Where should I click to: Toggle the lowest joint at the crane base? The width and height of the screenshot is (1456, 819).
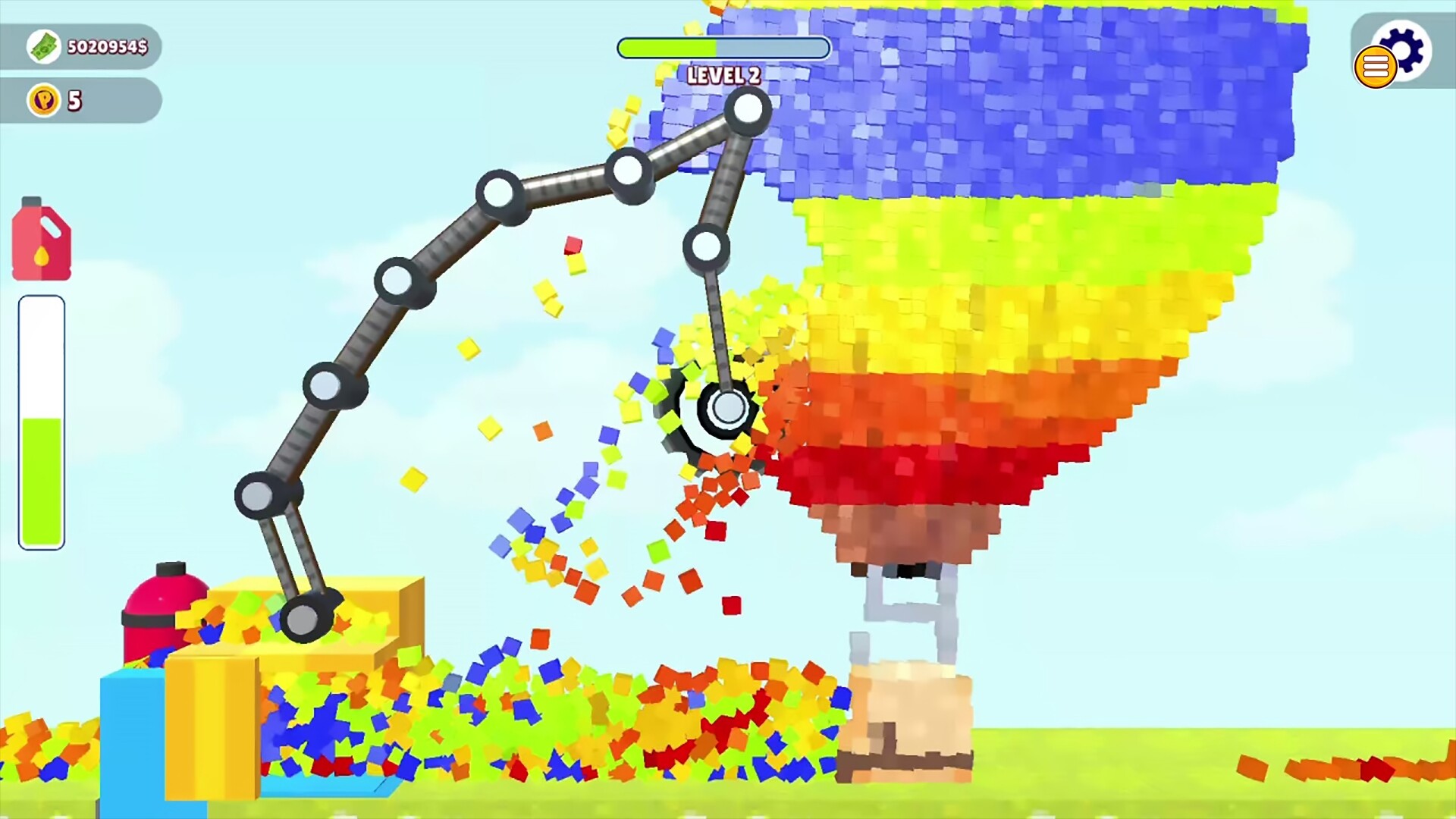[303, 618]
